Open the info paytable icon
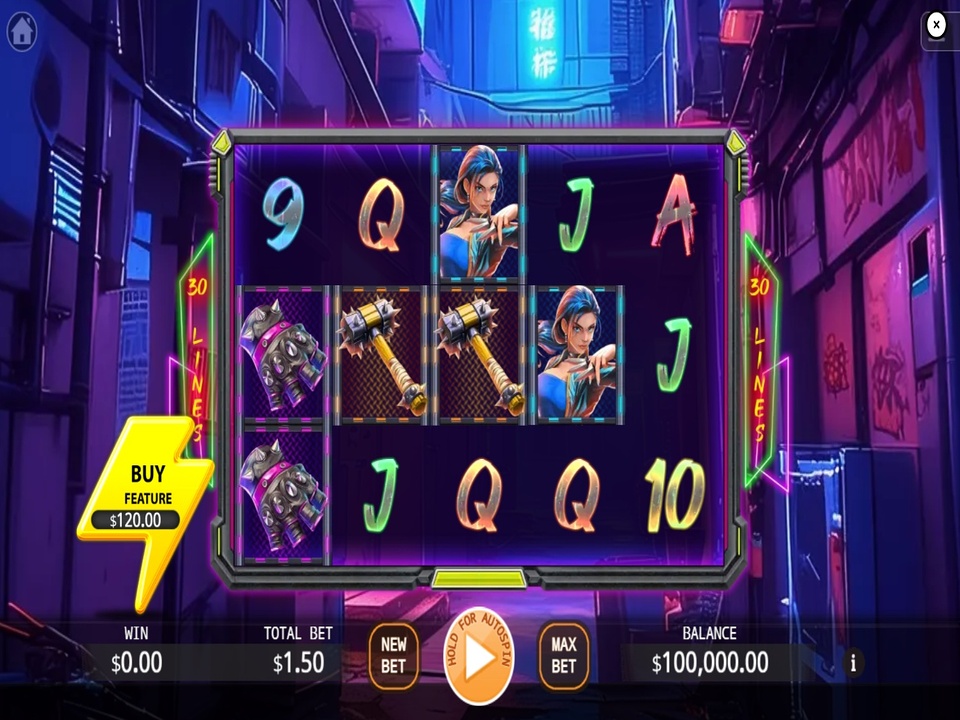This screenshot has width=960, height=720. [853, 662]
